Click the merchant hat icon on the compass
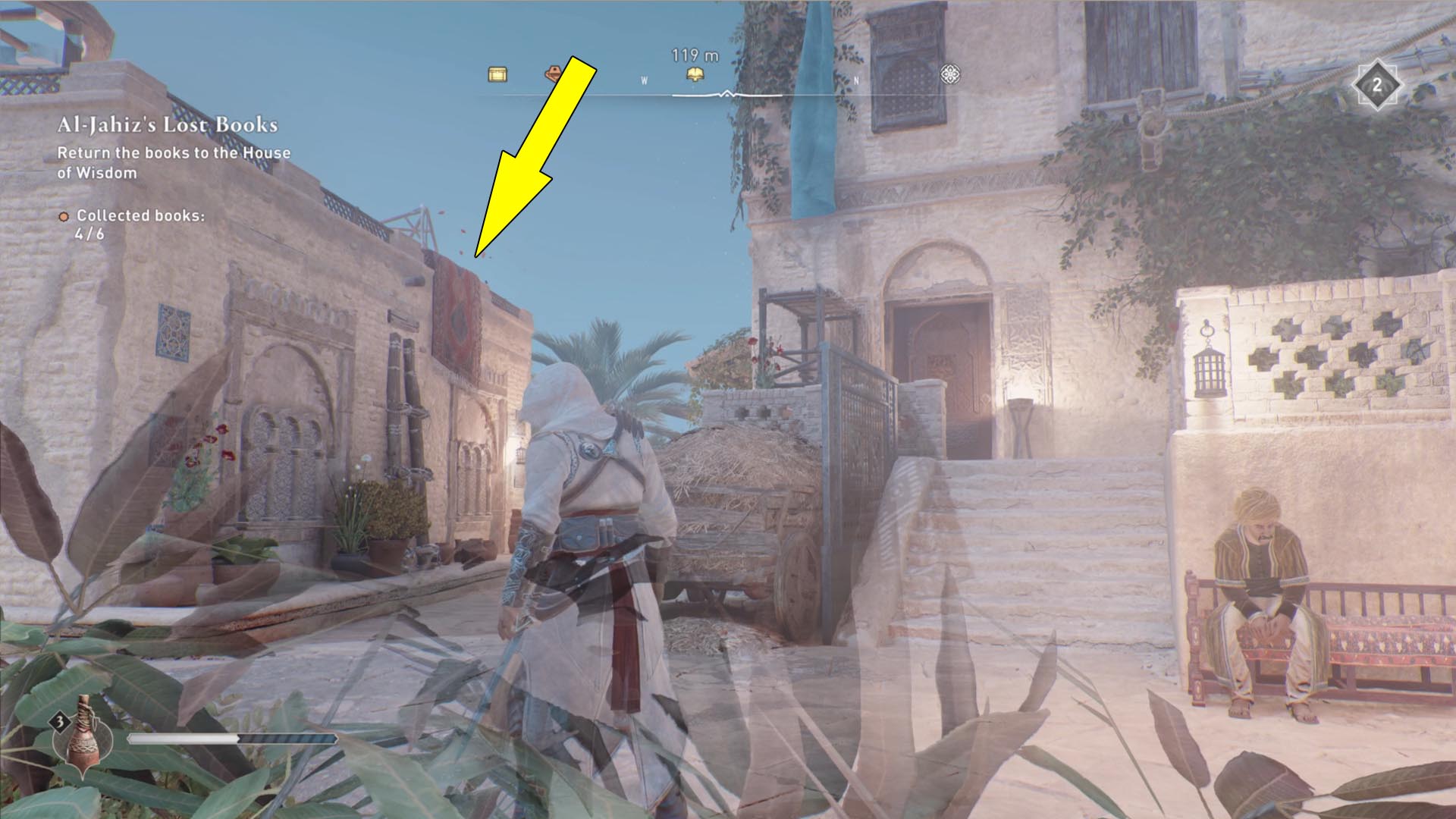The height and width of the screenshot is (819, 1456). (553, 74)
